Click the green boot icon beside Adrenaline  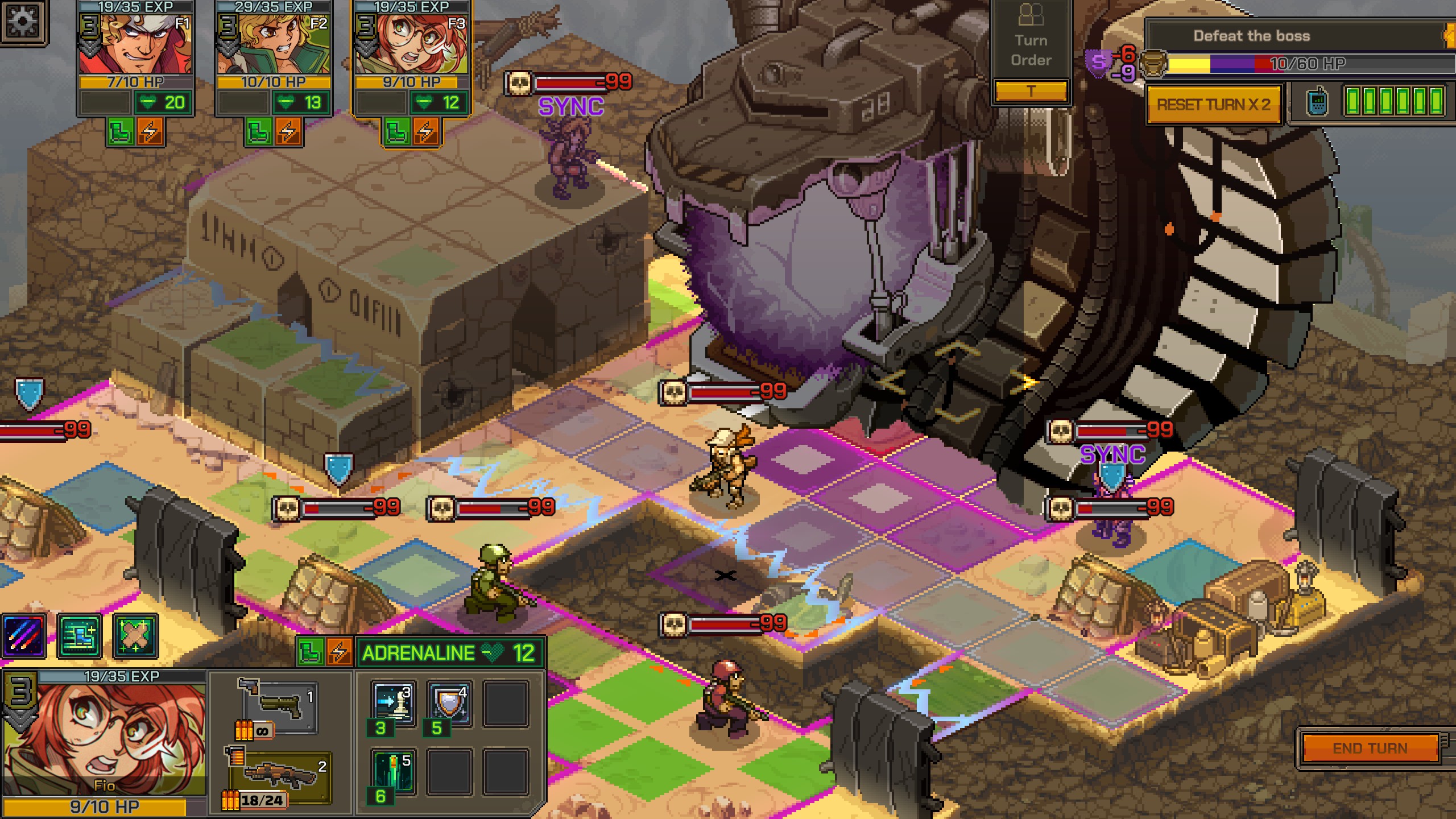[x=311, y=653]
